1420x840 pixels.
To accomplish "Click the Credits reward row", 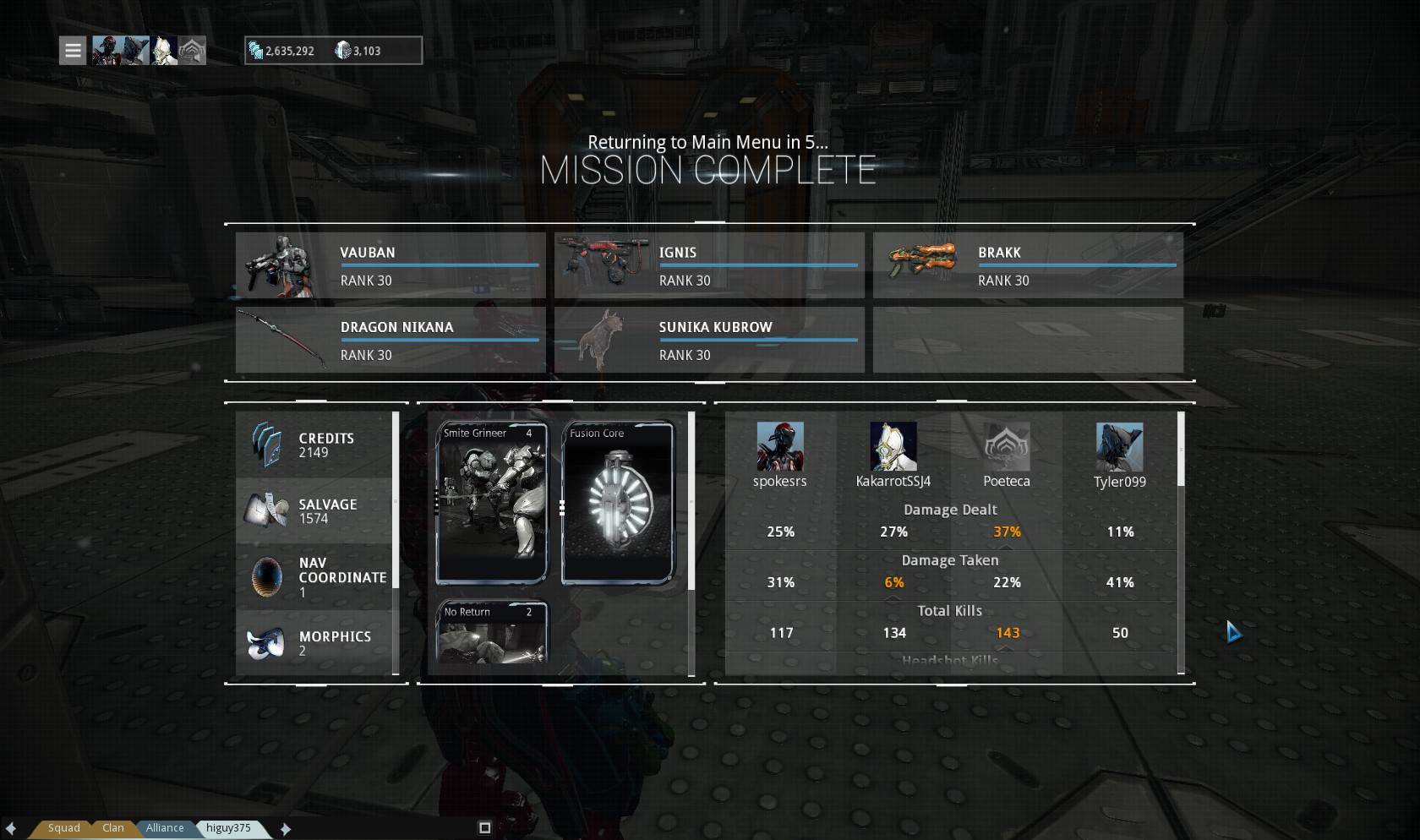I will (x=314, y=445).
